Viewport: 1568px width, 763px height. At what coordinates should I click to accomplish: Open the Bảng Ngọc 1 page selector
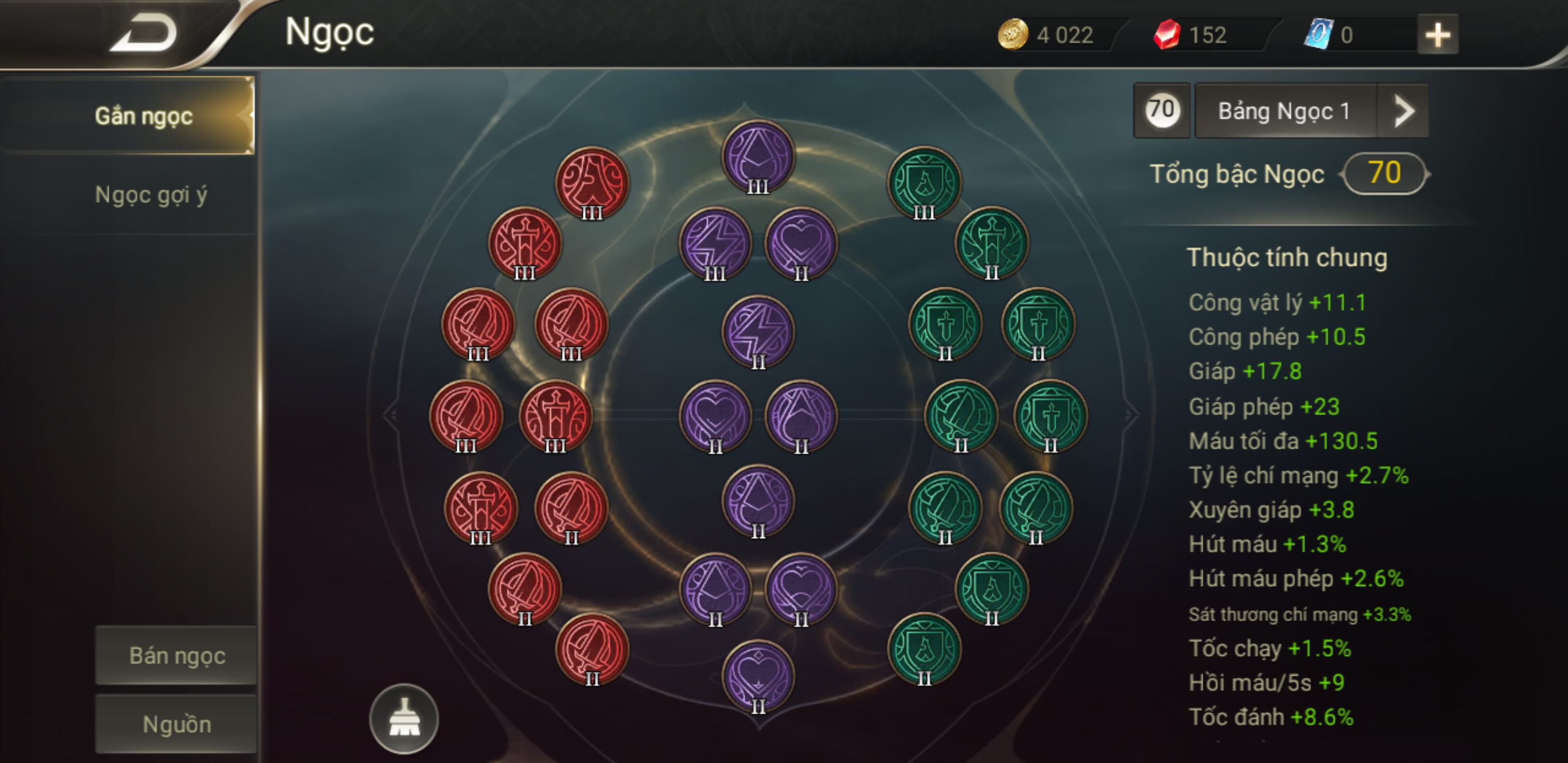tap(1285, 111)
